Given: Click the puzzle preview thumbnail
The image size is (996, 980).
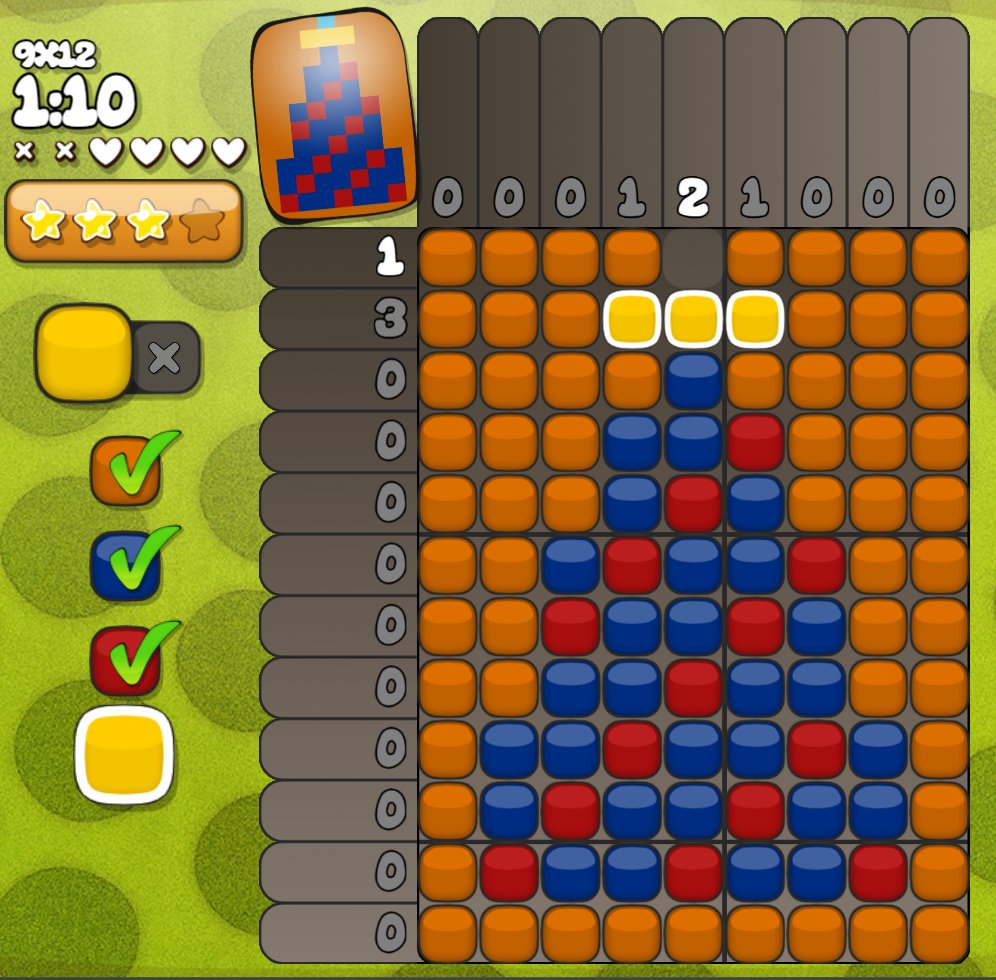Looking at the screenshot, I should click(335, 114).
